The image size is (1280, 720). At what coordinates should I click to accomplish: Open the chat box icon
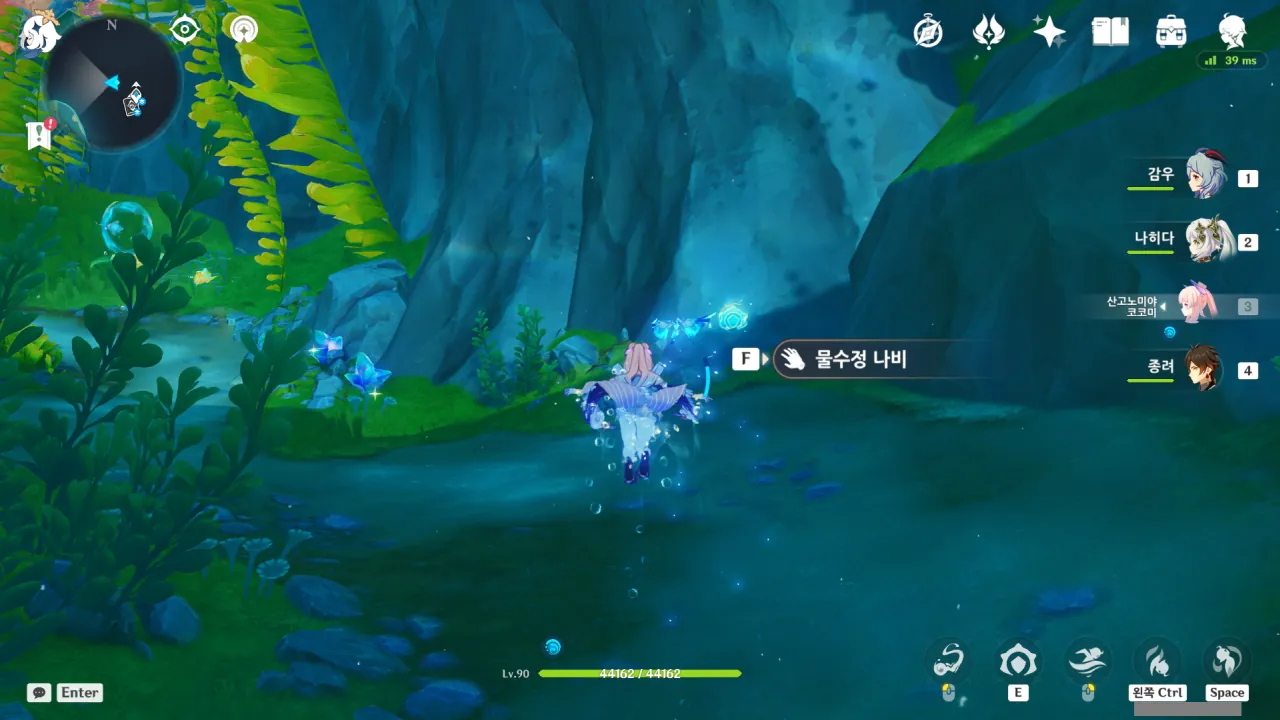pyautogui.click(x=39, y=692)
